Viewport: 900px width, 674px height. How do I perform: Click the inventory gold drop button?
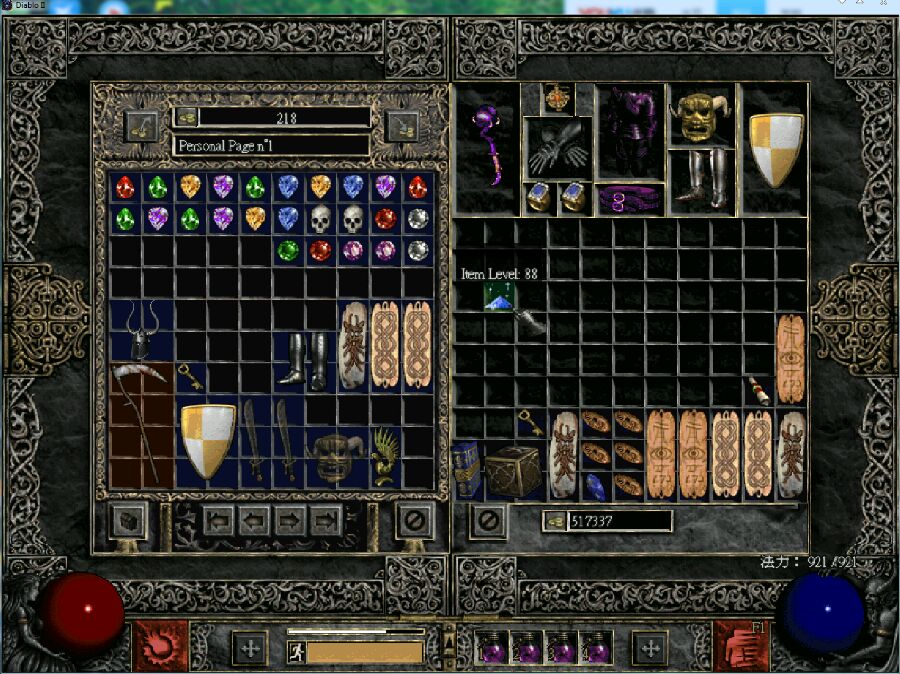pos(555,521)
